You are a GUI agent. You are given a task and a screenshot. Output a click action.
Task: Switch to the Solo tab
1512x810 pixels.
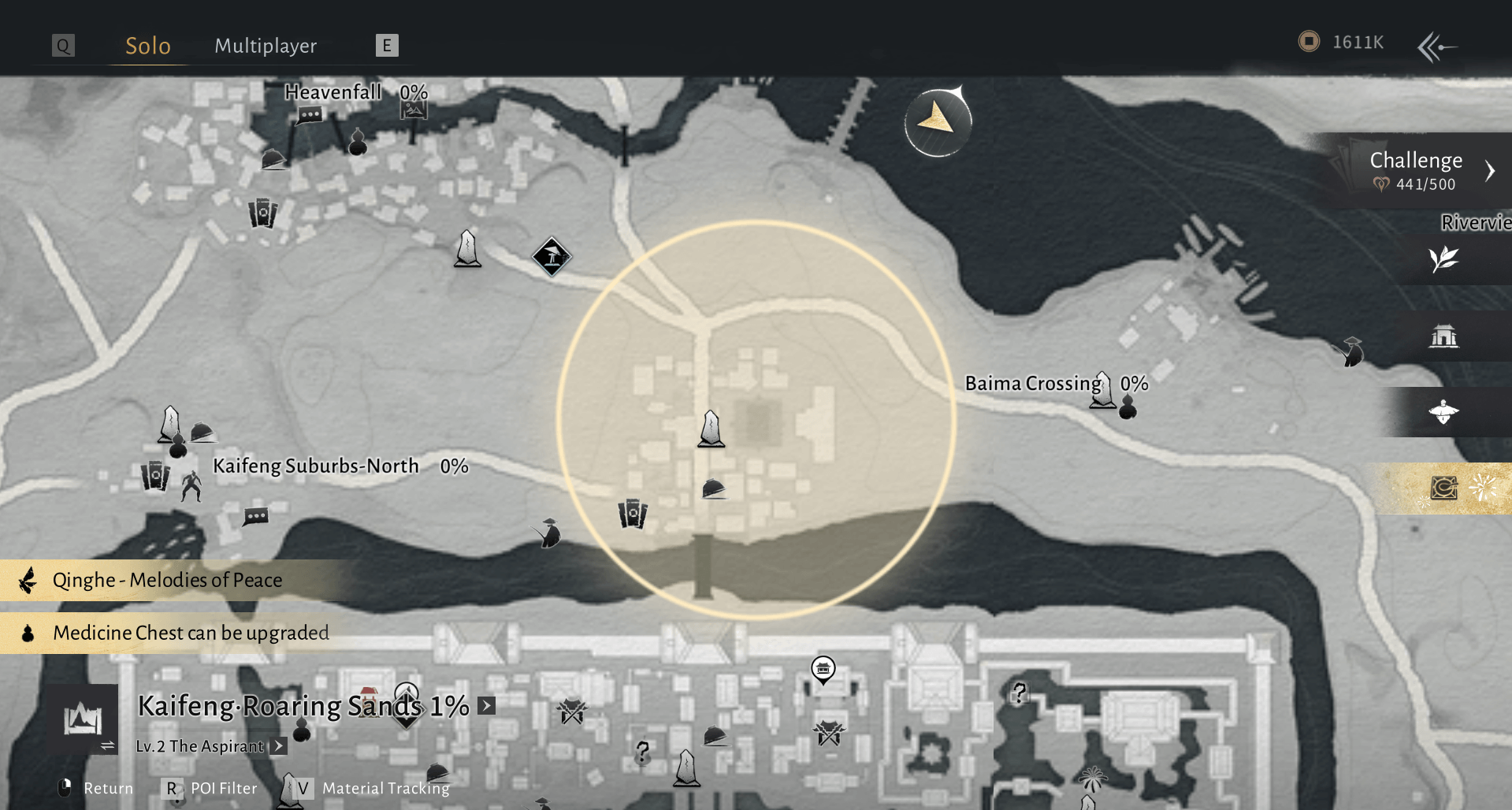[x=148, y=46]
